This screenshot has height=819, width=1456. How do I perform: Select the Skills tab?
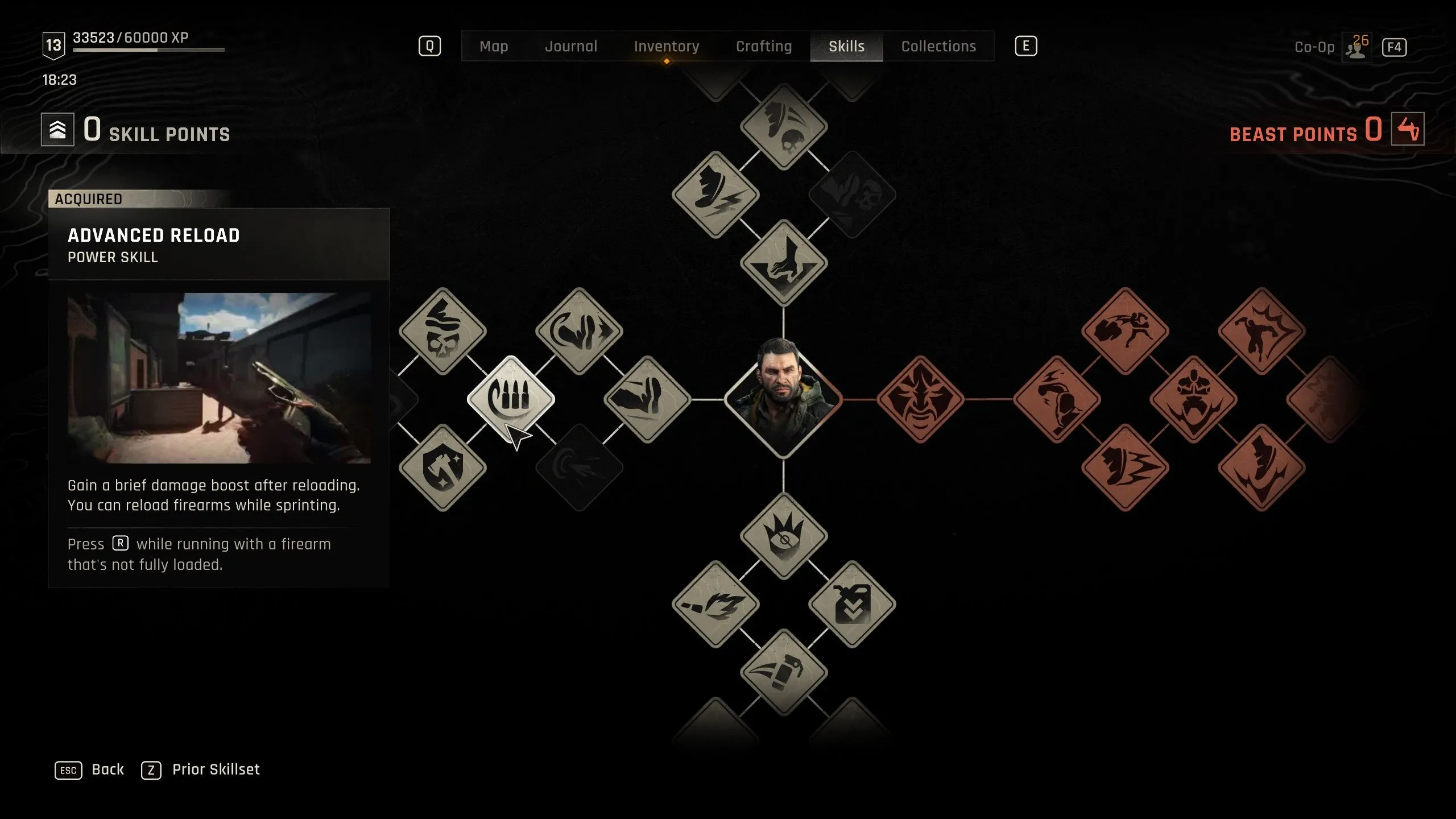click(846, 47)
